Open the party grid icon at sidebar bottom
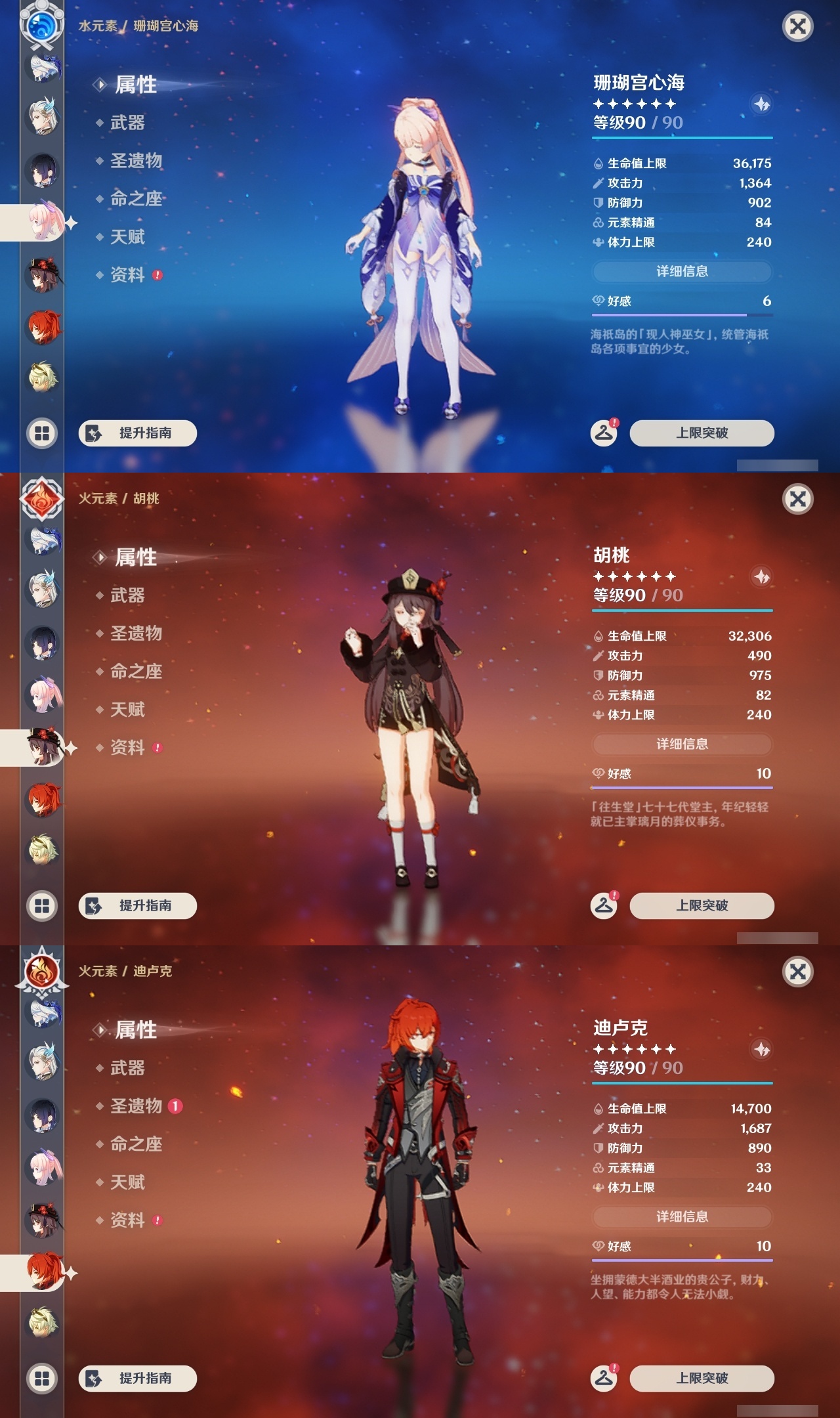Screen dimensions: 840x1418 tap(42, 432)
